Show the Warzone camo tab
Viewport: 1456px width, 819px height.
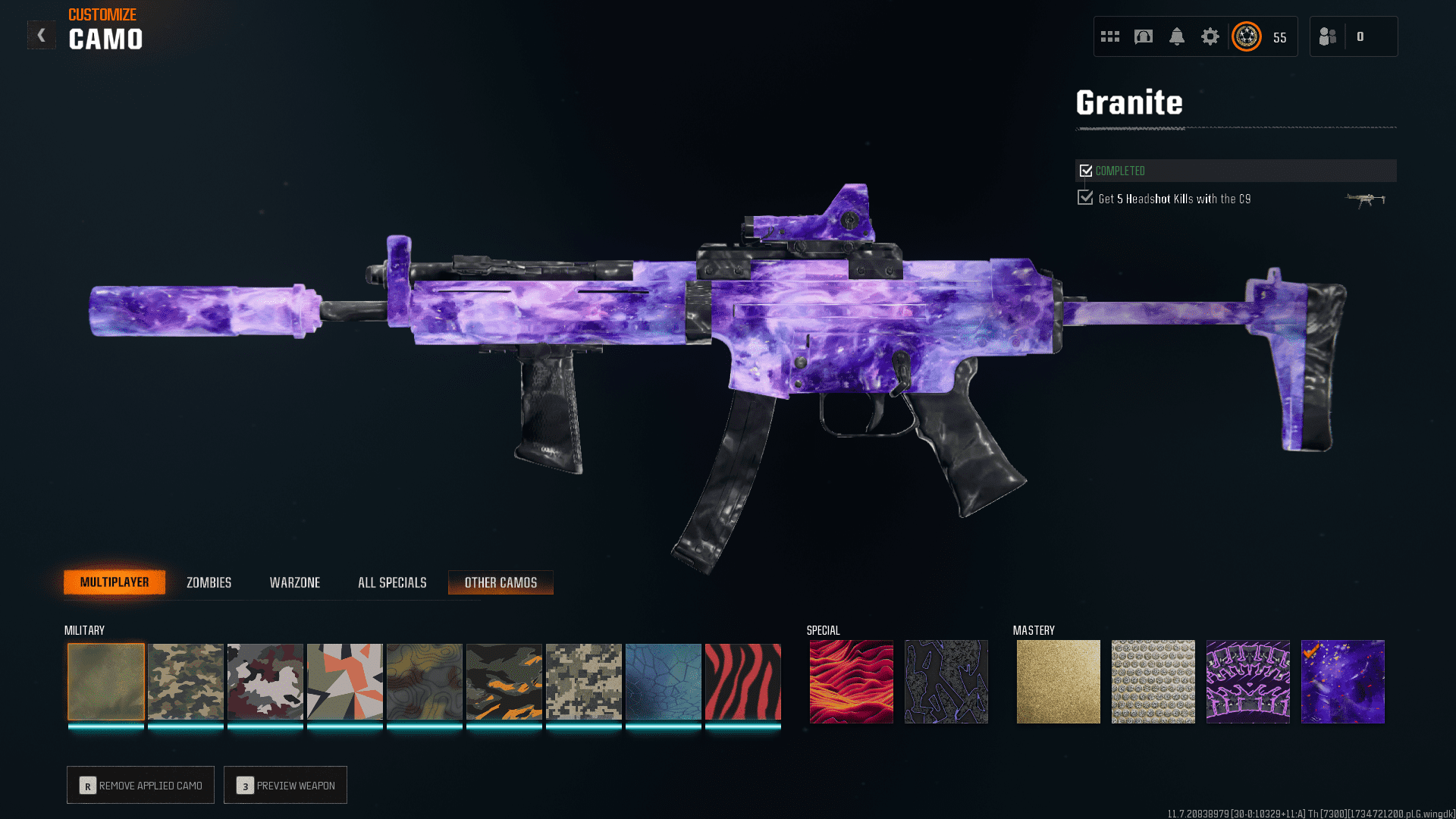[x=295, y=582]
